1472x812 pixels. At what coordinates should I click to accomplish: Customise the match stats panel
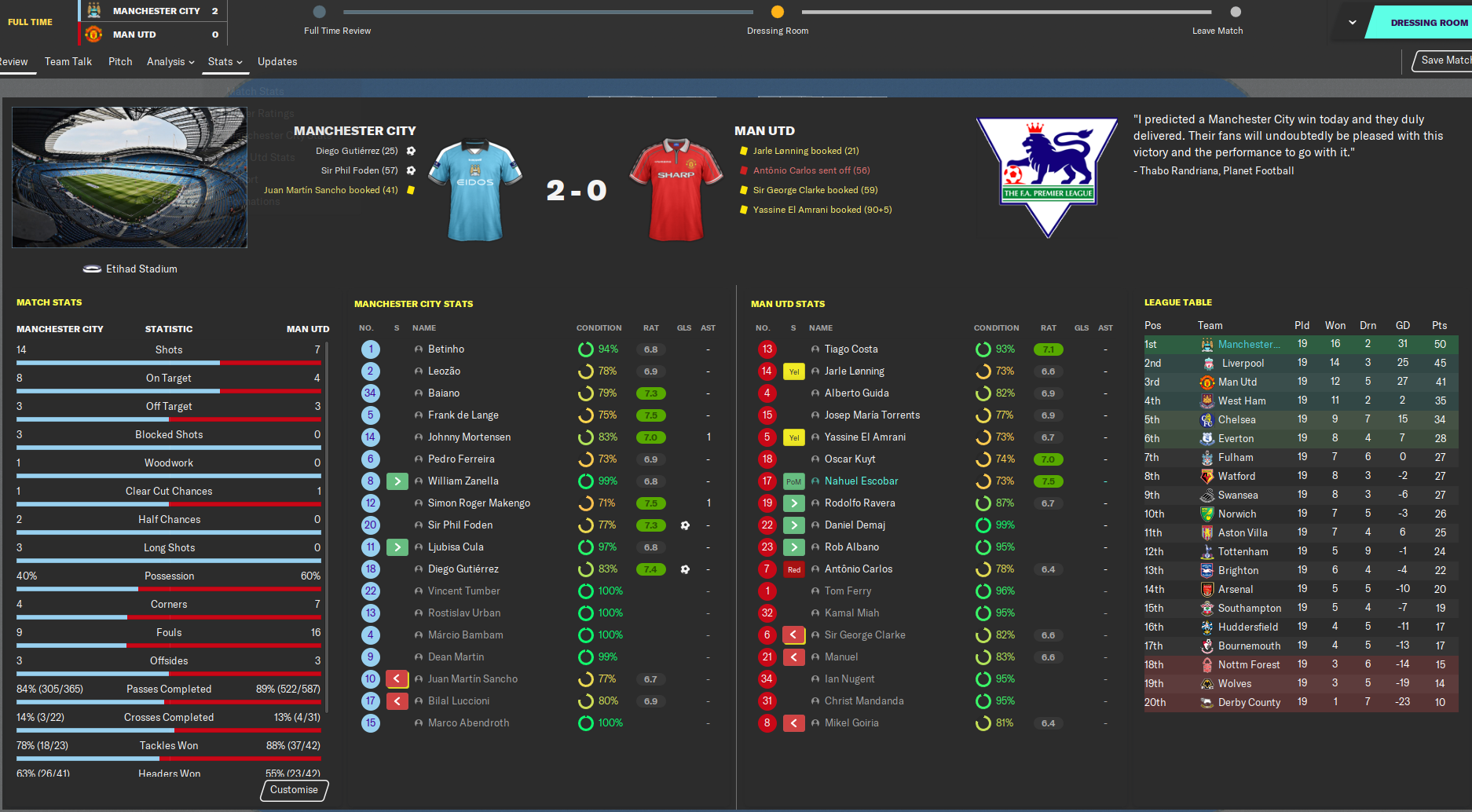[294, 790]
